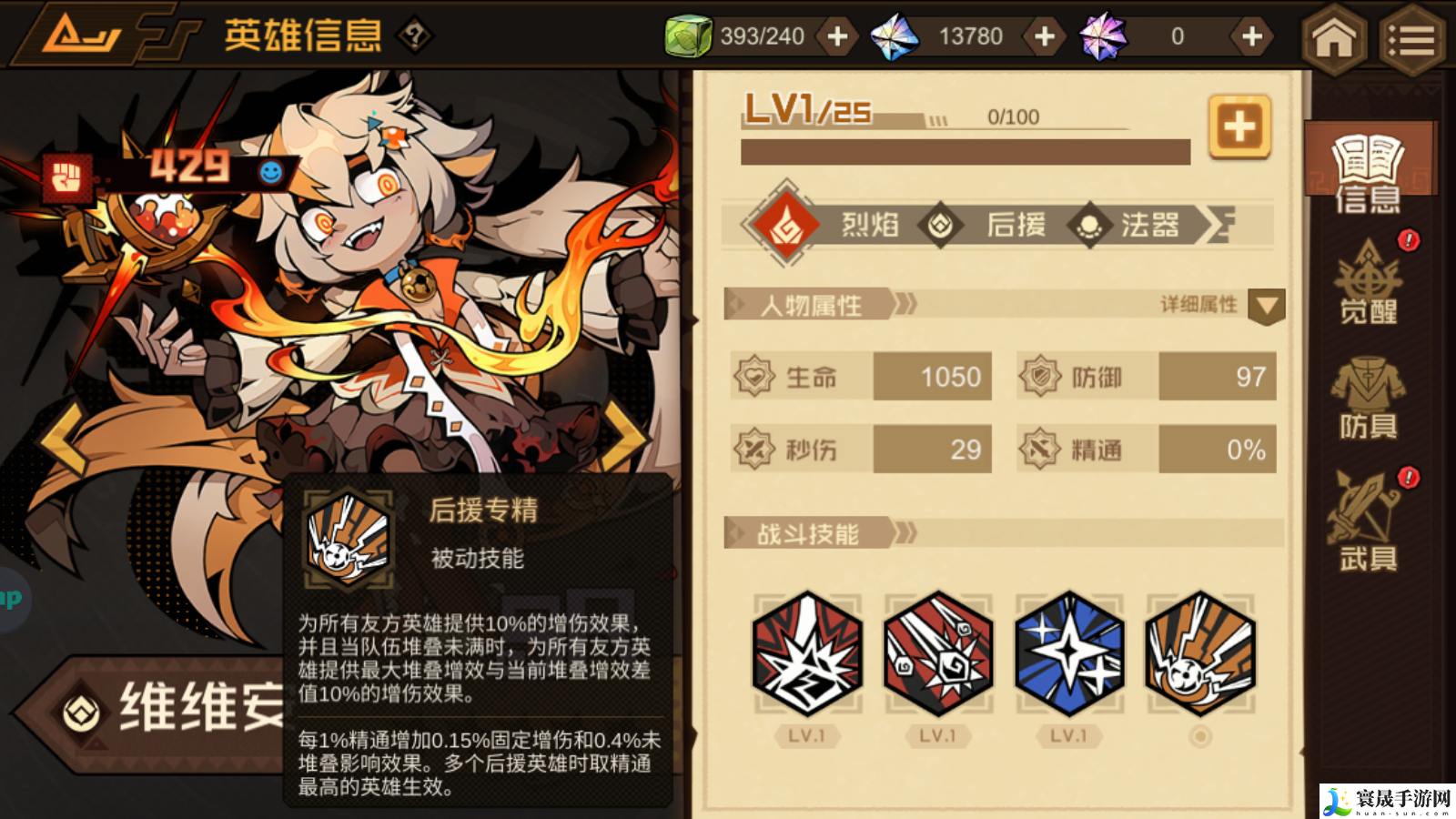Click the Home icon at top right
The width and height of the screenshot is (1456, 819).
[x=1332, y=36]
